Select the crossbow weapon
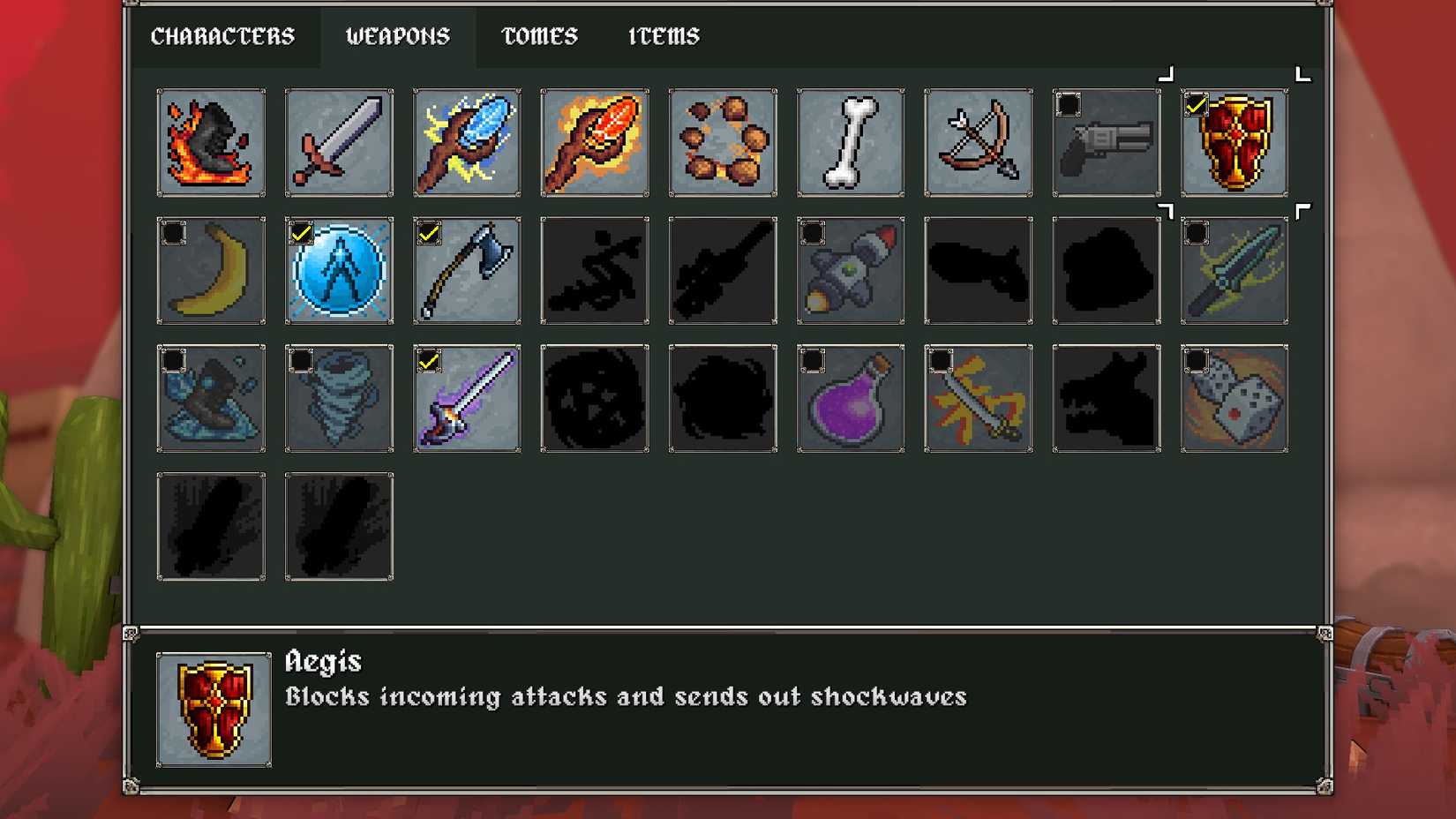 [x=978, y=142]
